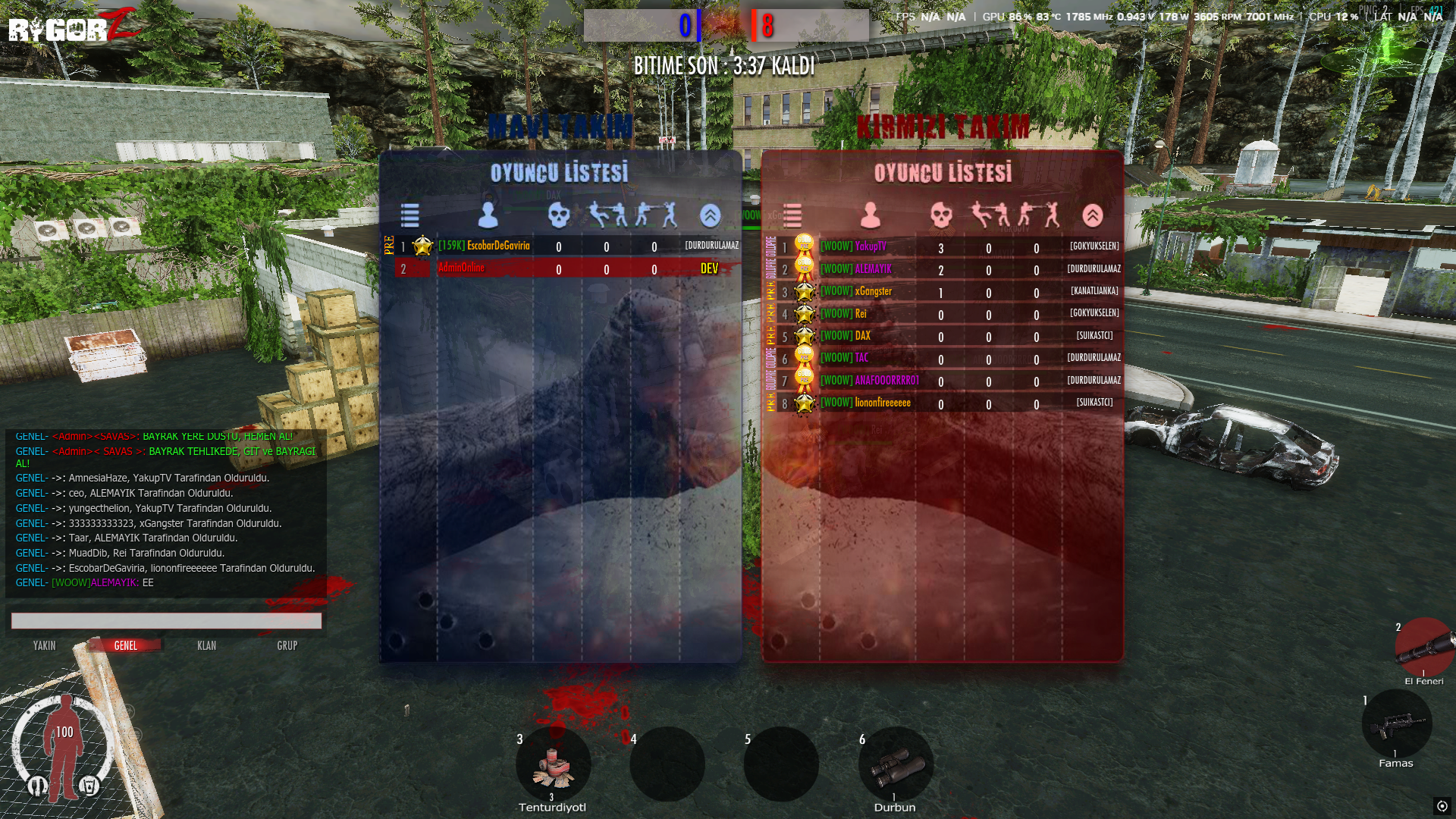1456x819 pixels.
Task: Open the KLAN chat tab
Action: coord(206,645)
